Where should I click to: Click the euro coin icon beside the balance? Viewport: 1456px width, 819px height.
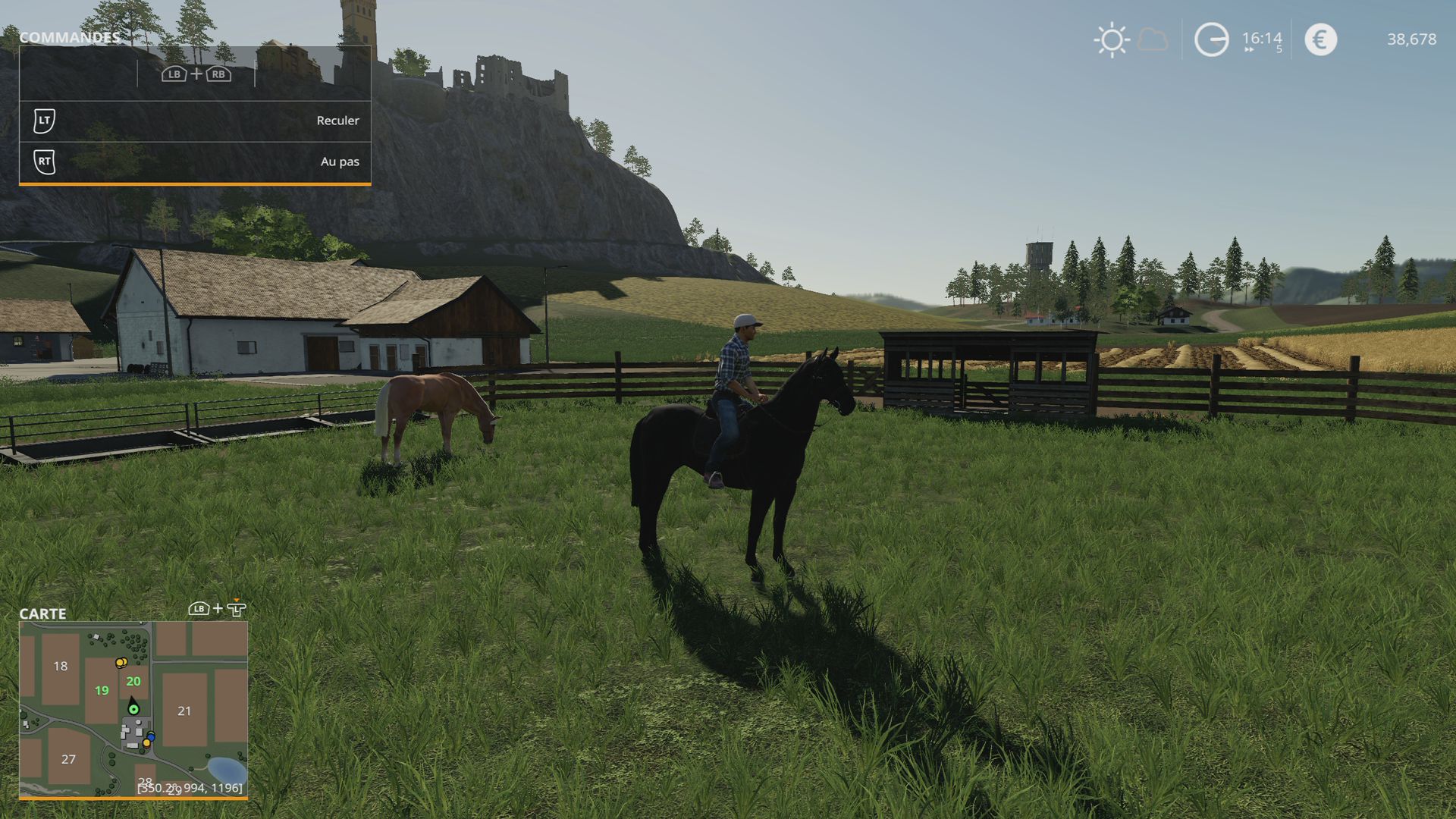(1319, 39)
